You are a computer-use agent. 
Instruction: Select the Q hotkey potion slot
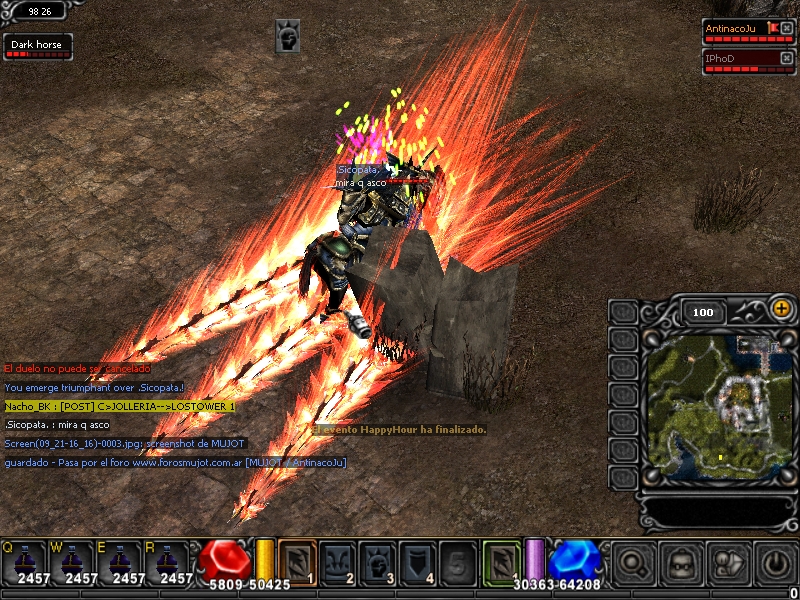point(24,562)
